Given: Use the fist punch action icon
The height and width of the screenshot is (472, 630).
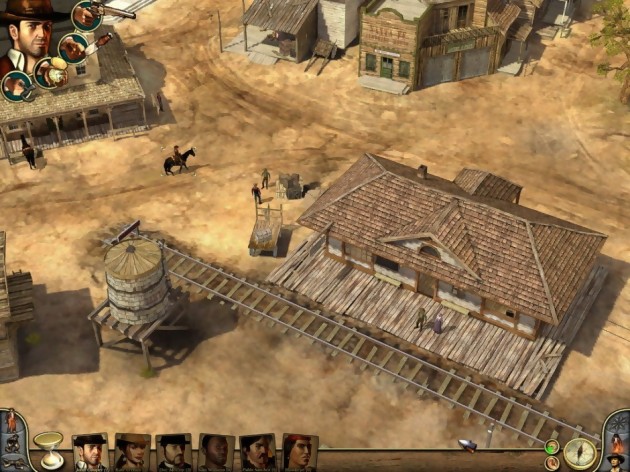Looking at the screenshot, I should [x=14, y=86].
